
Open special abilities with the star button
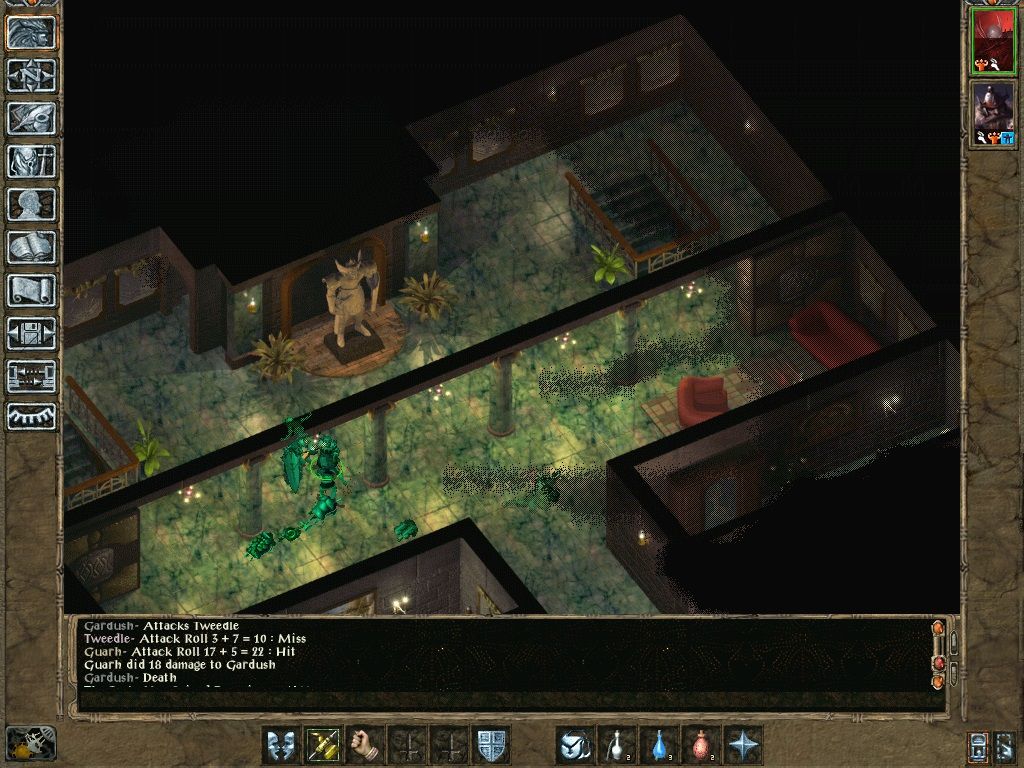point(743,745)
